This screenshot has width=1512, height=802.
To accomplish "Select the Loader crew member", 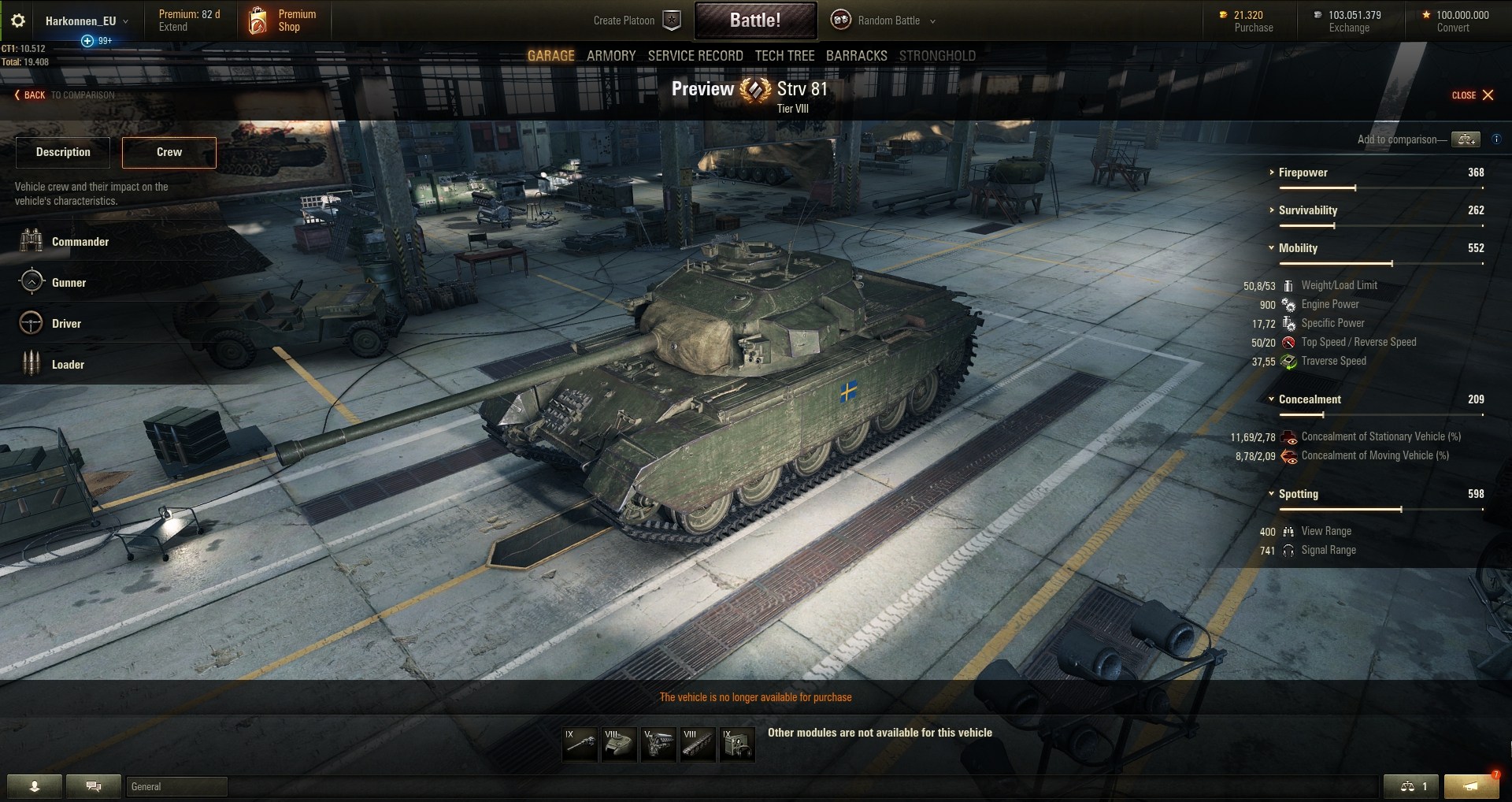I will click(x=68, y=365).
